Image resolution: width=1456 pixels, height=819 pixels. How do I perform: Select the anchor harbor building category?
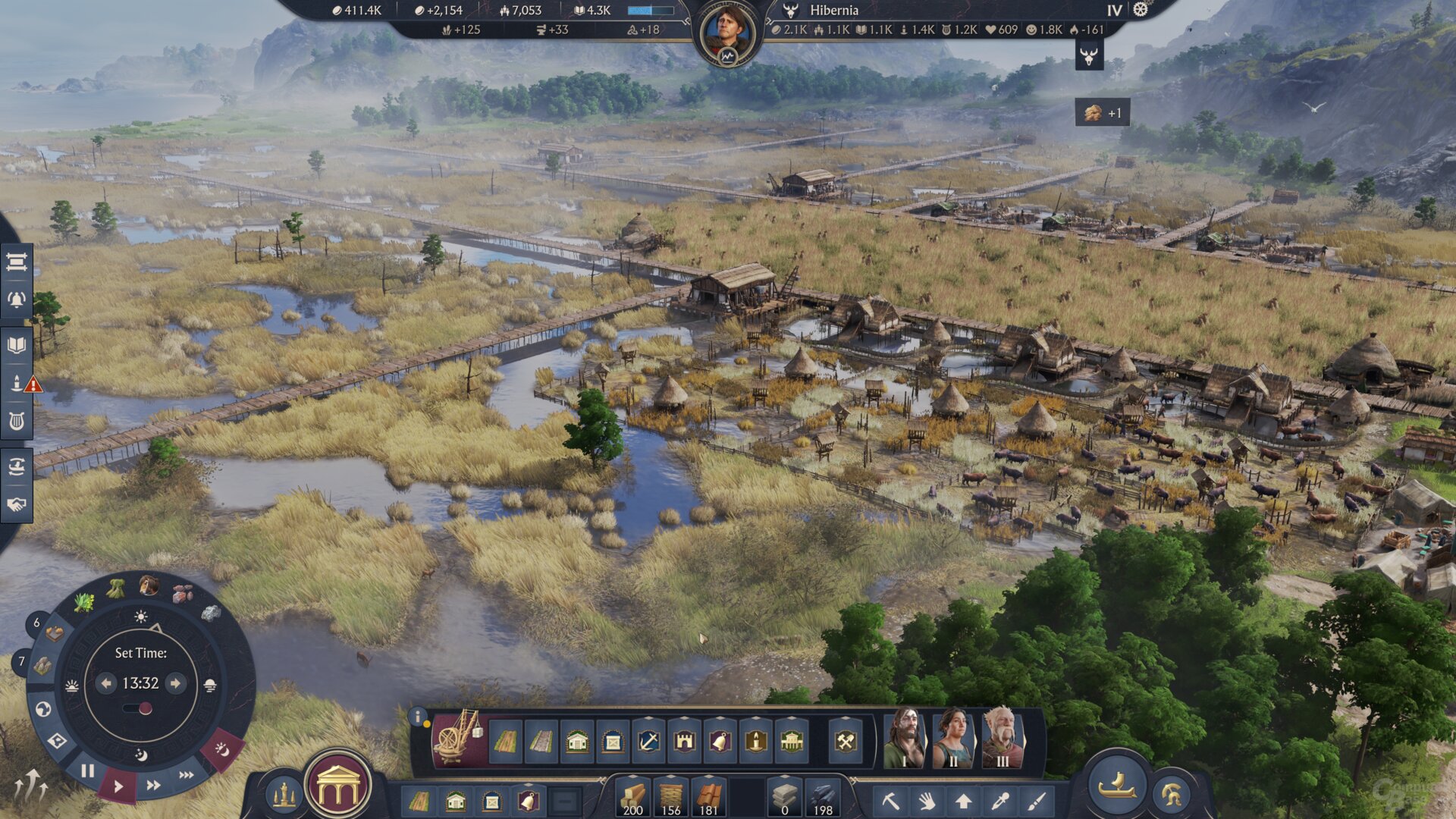(x=648, y=741)
